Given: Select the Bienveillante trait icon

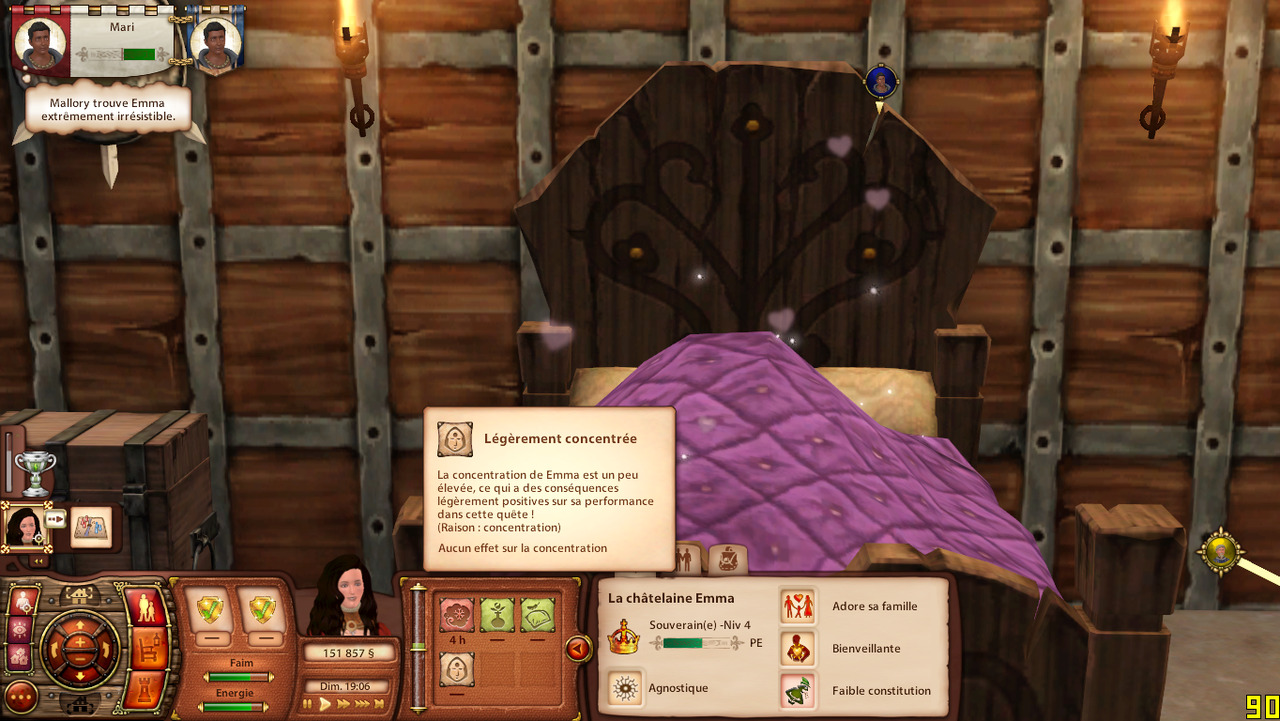Looking at the screenshot, I should [798, 648].
